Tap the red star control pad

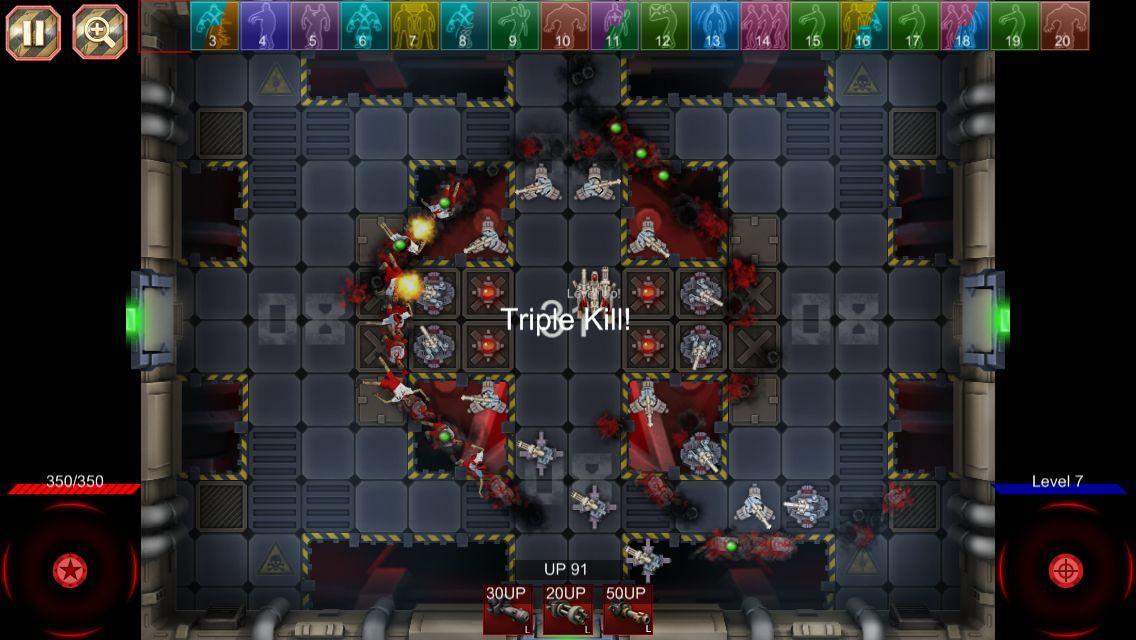(x=69, y=571)
